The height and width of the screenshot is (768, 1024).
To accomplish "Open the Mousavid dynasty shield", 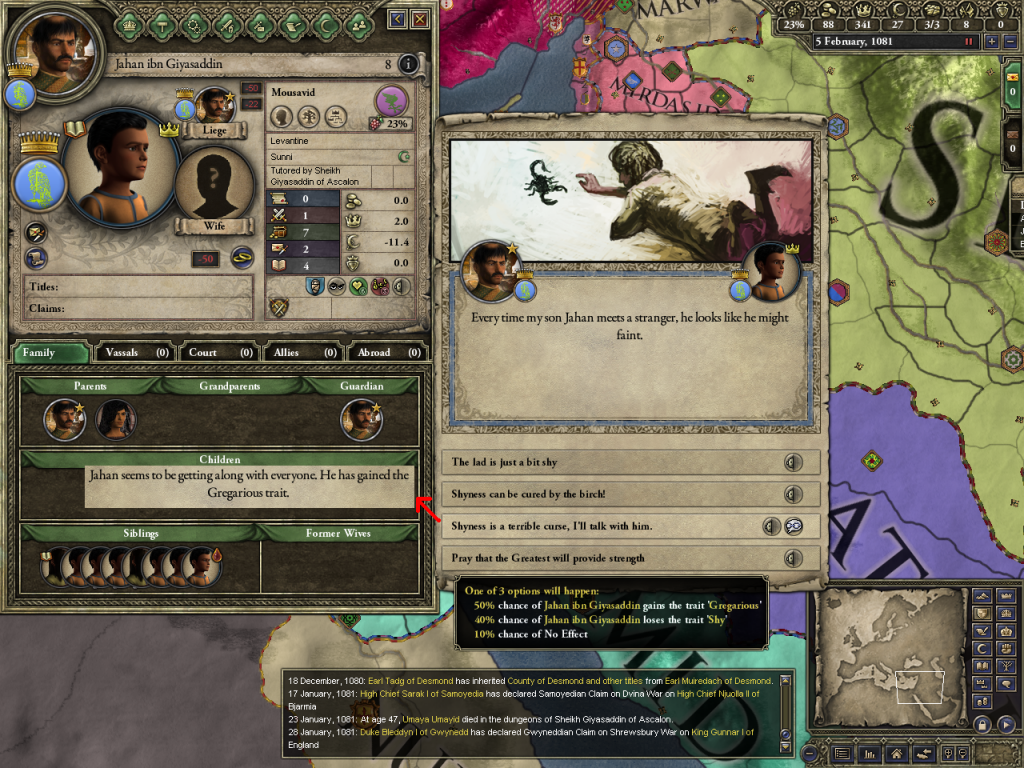I will point(392,101).
